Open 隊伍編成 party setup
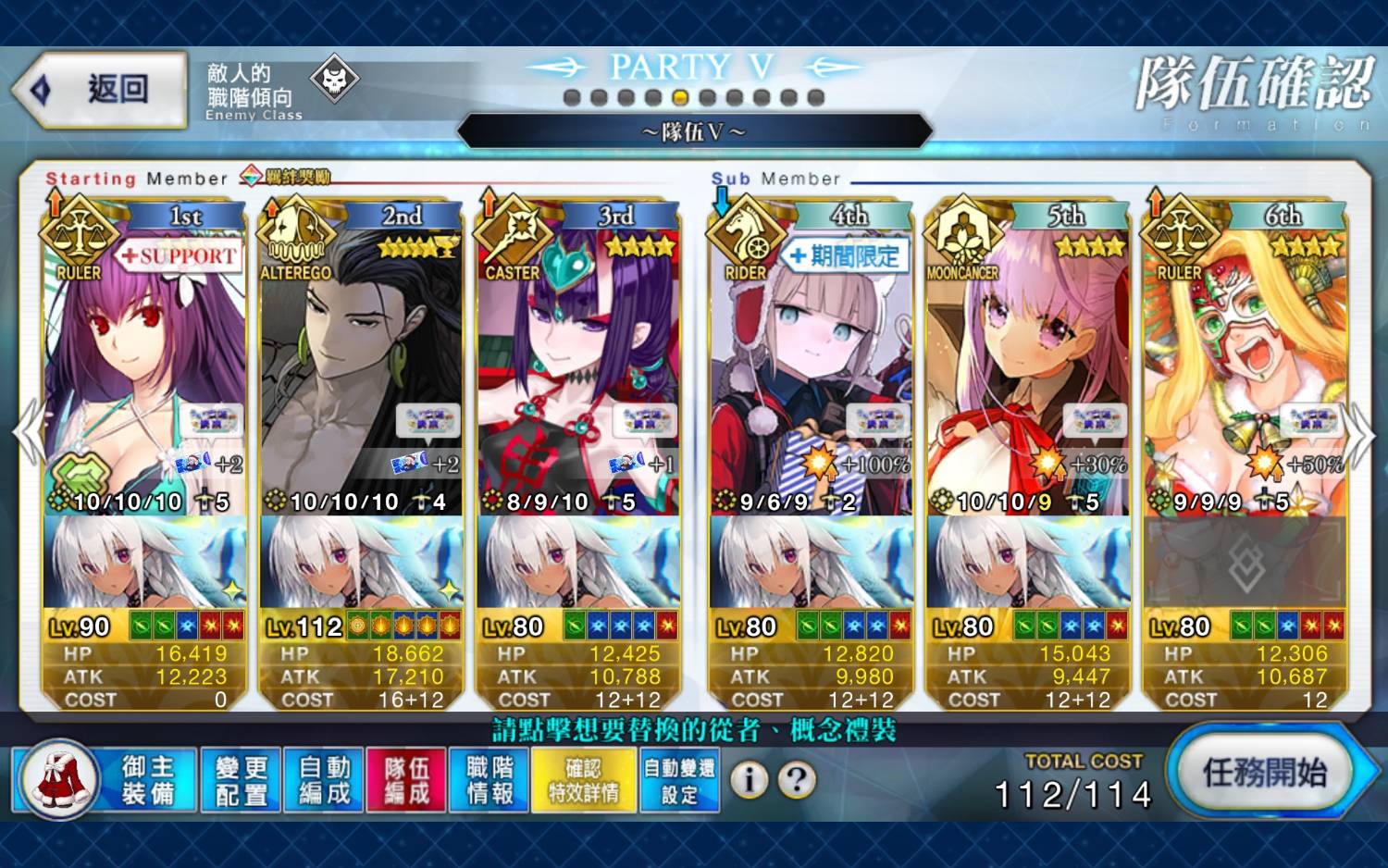The width and height of the screenshot is (1388, 868). (407, 780)
